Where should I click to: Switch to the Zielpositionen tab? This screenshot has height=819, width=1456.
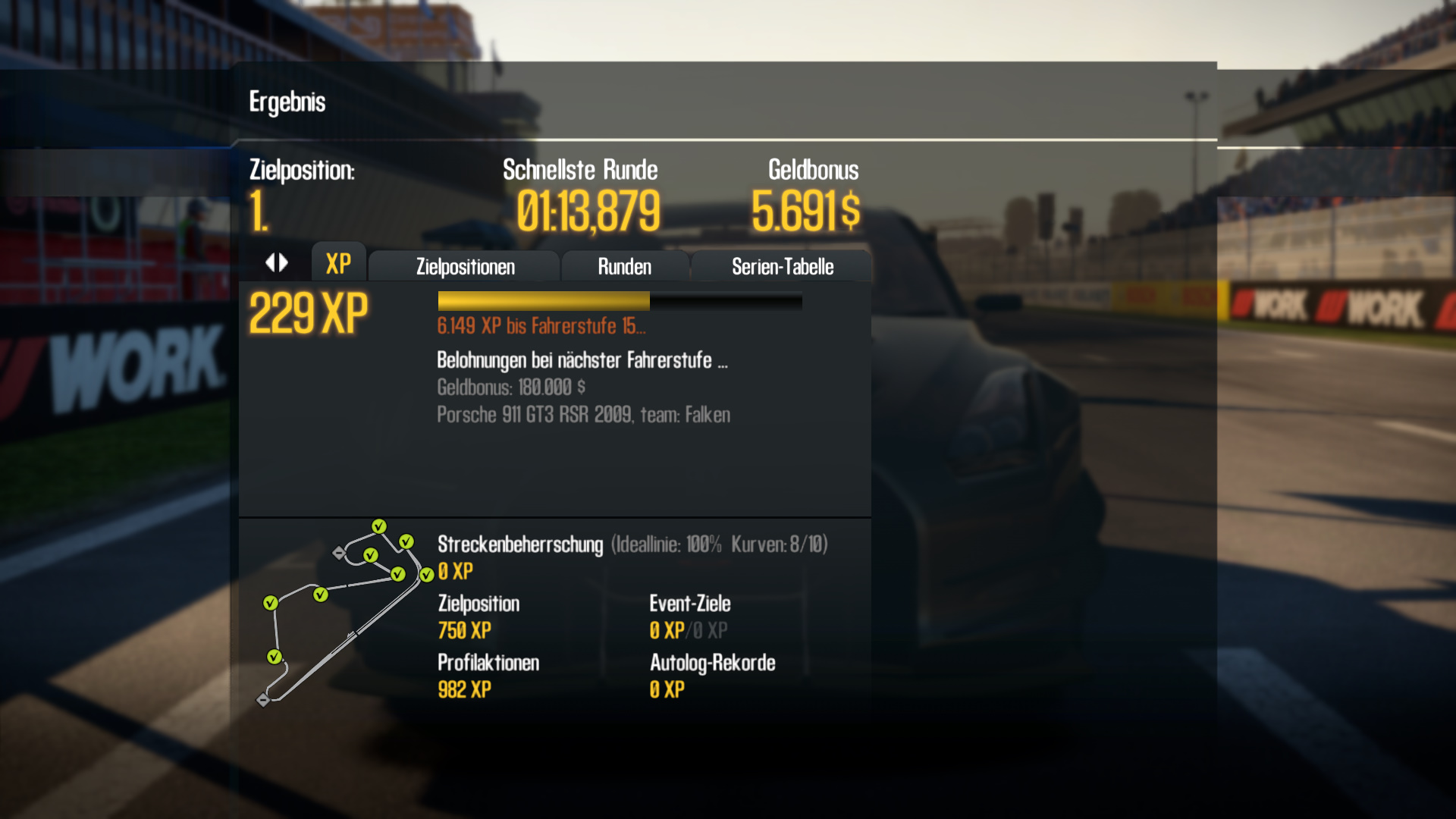click(x=465, y=267)
